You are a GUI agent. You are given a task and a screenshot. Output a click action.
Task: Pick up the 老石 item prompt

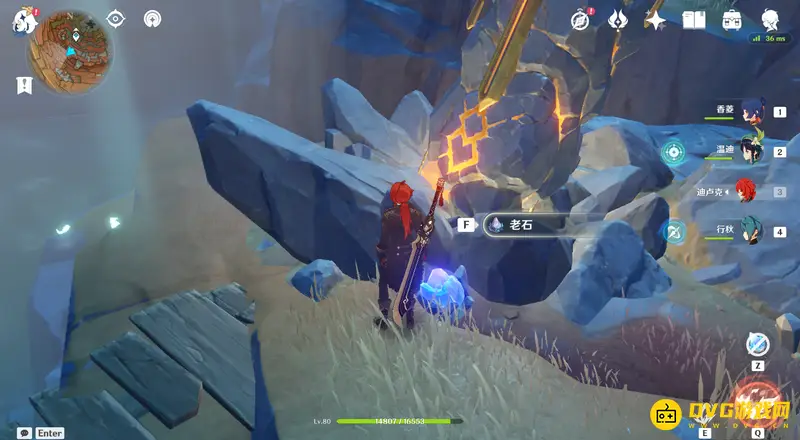pos(520,225)
